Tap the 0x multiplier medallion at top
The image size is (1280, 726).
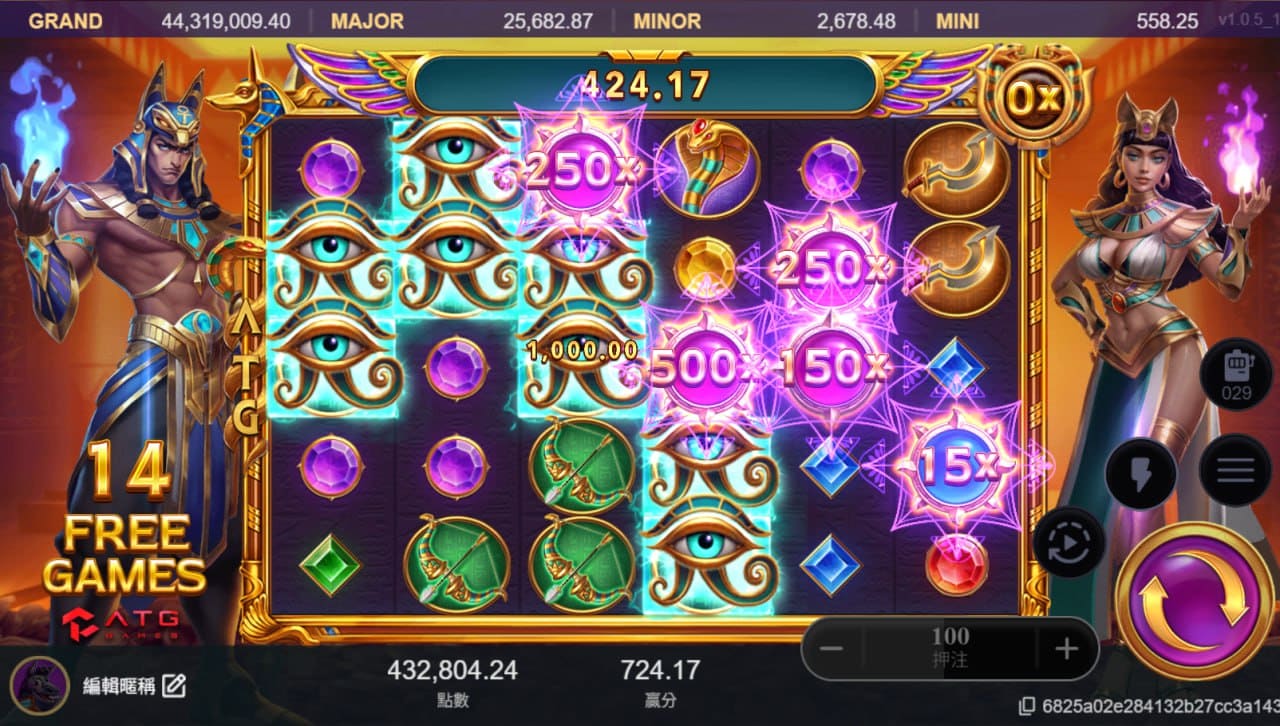1035,96
